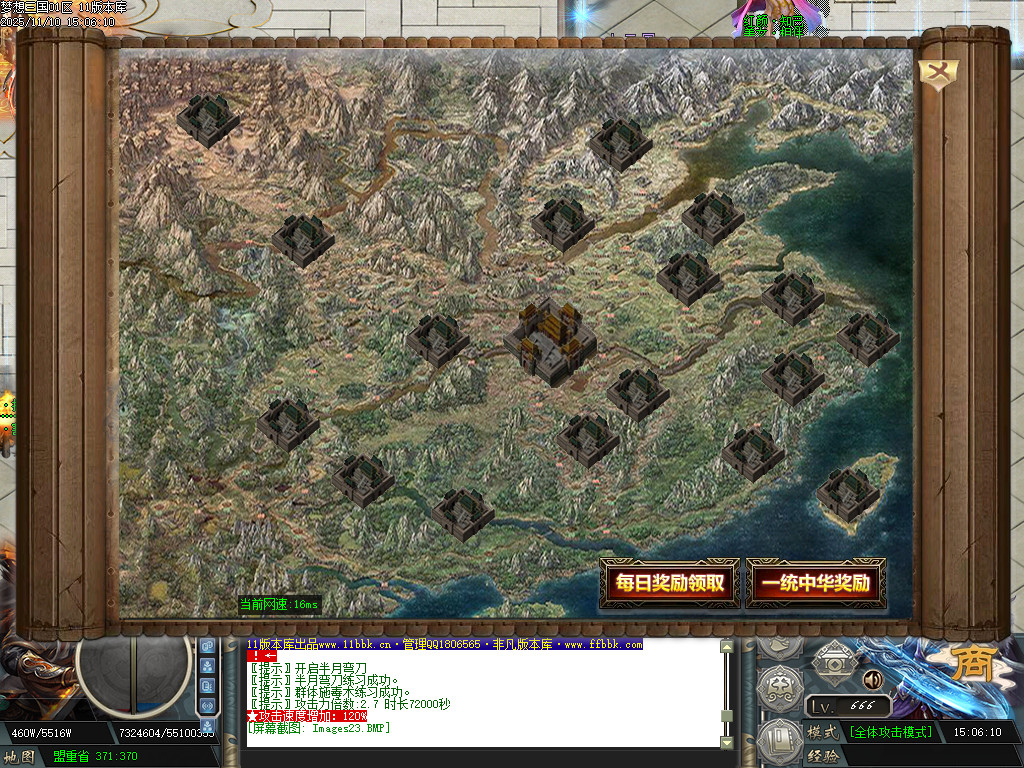Select the large central capital city
Screen dimensions: 1024x768
pyautogui.click(x=551, y=340)
